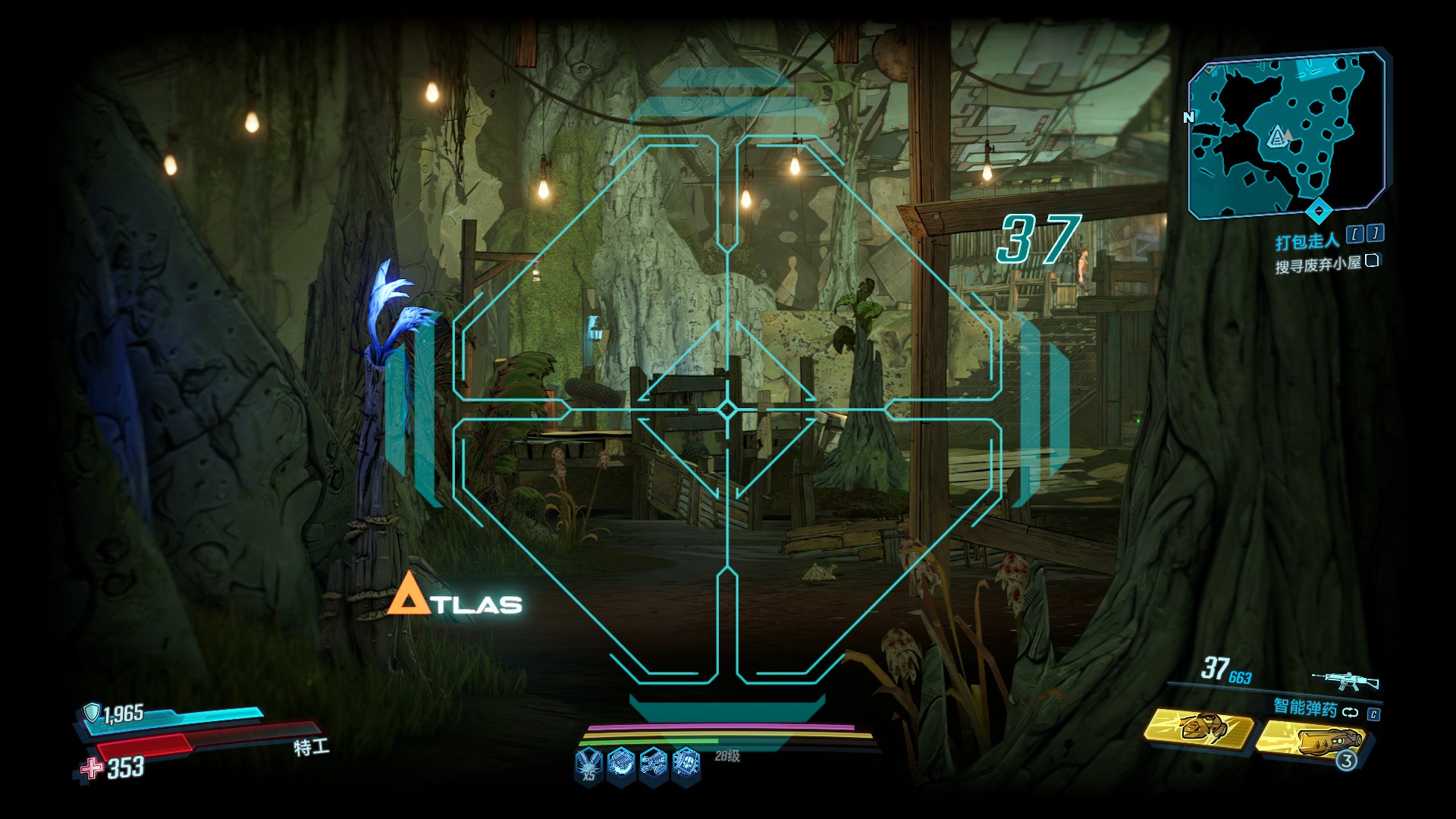The image size is (1456, 819).
Task: Click the player arrow marker on minimap
Action: click(x=1279, y=137)
